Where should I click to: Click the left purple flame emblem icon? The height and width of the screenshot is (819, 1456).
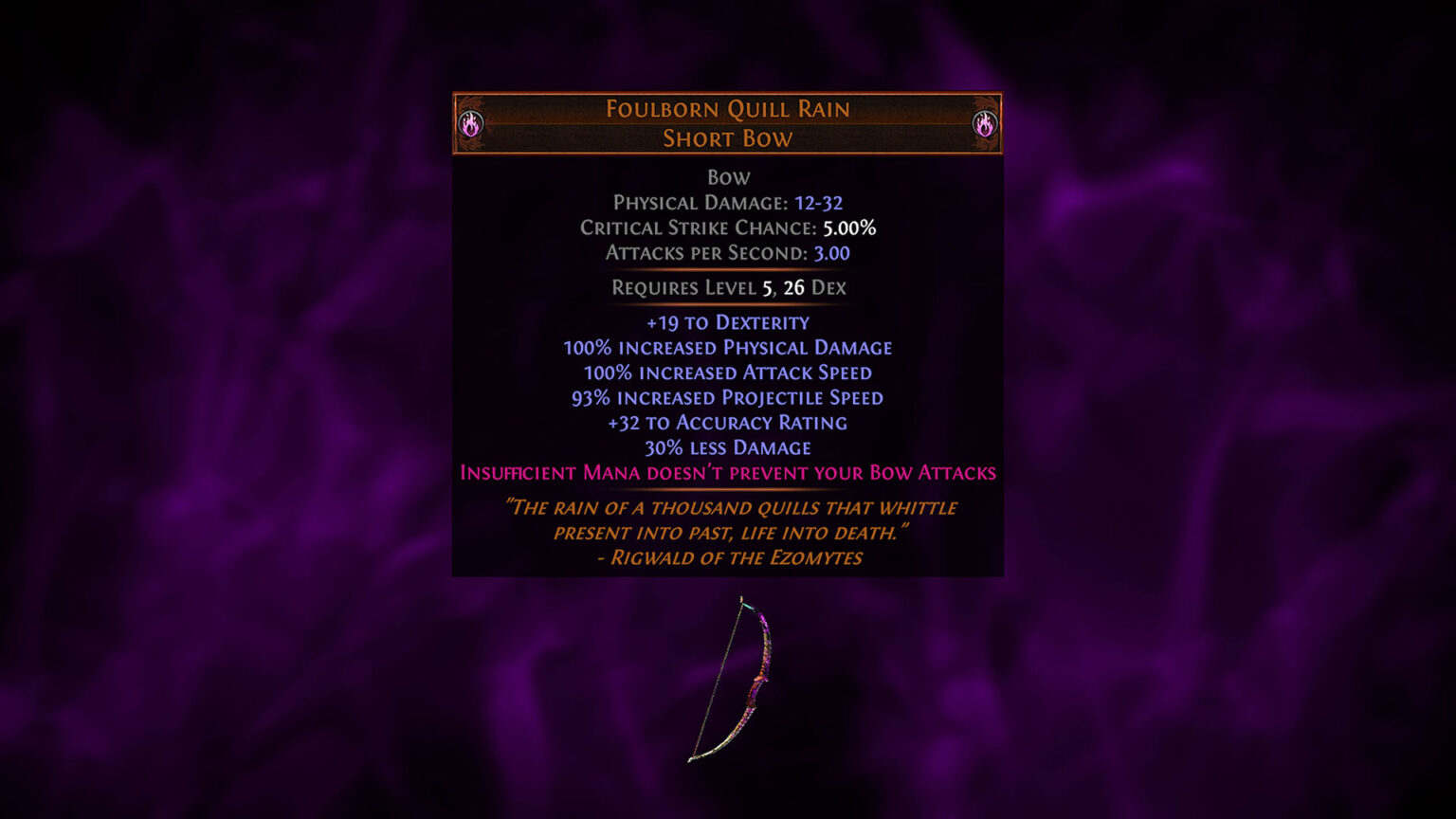pos(471,123)
